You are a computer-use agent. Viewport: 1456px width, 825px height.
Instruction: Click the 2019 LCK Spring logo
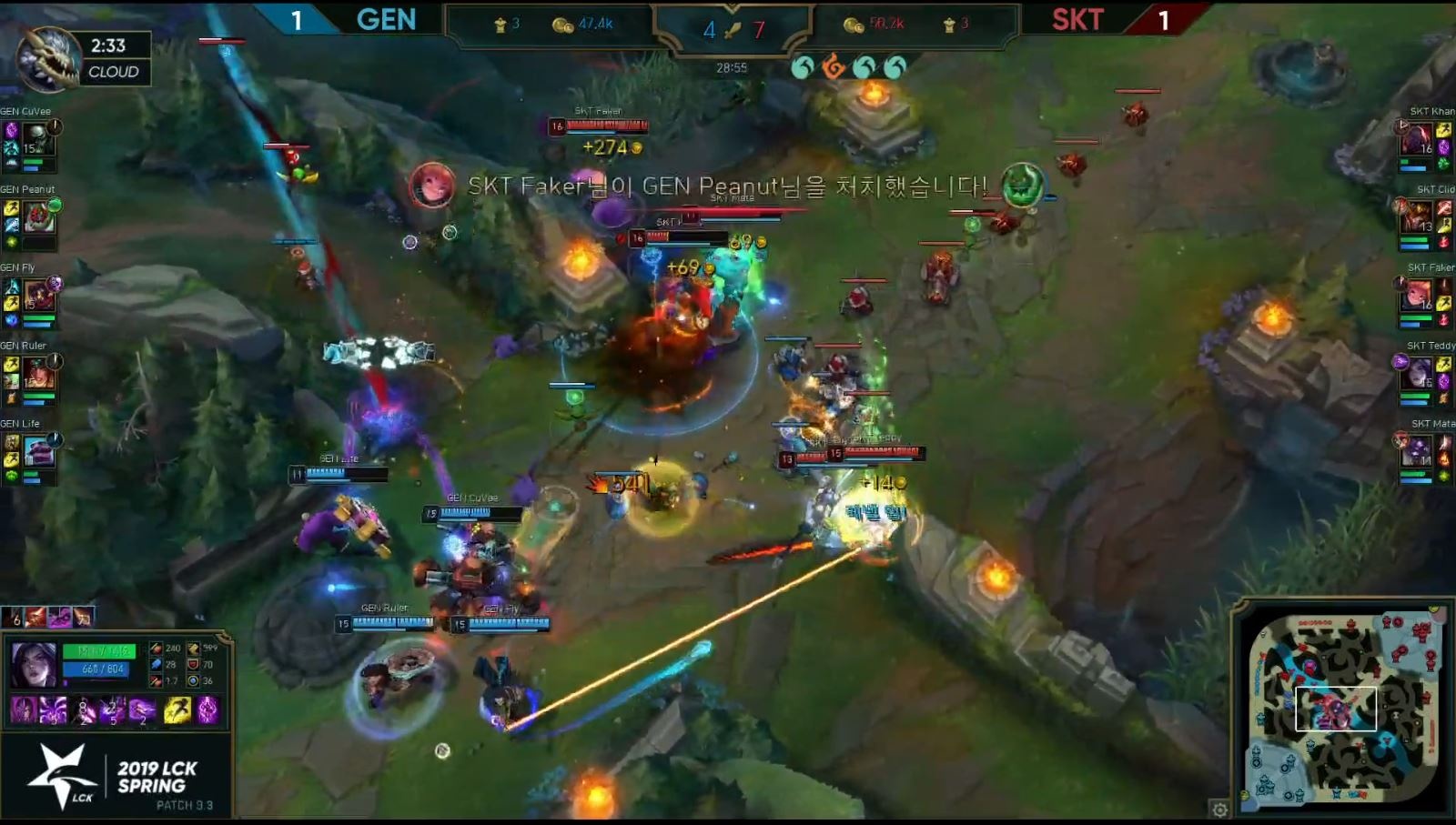[153, 775]
